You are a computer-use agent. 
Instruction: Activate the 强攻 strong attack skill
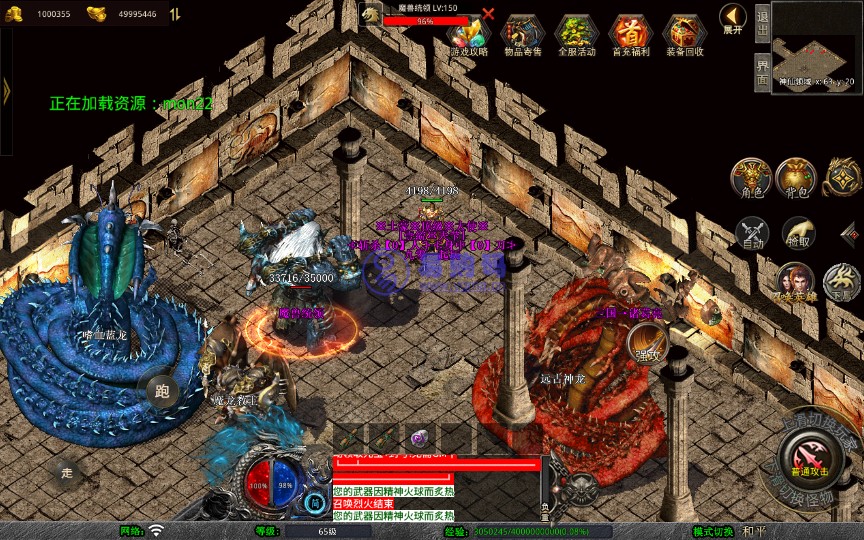647,346
